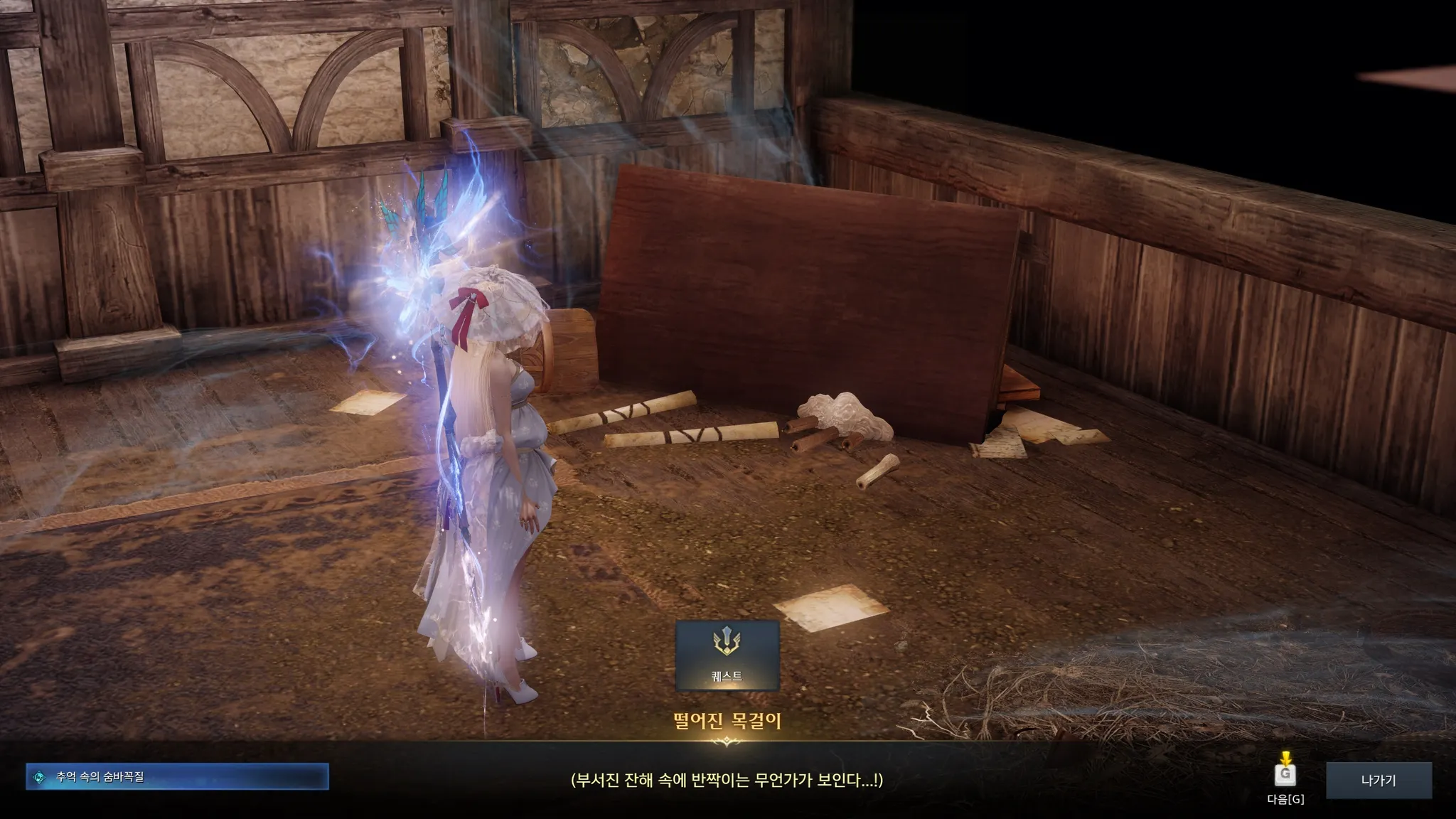The height and width of the screenshot is (819, 1456).
Task: Click the 나가기 (Exit) button
Action: [x=1378, y=780]
